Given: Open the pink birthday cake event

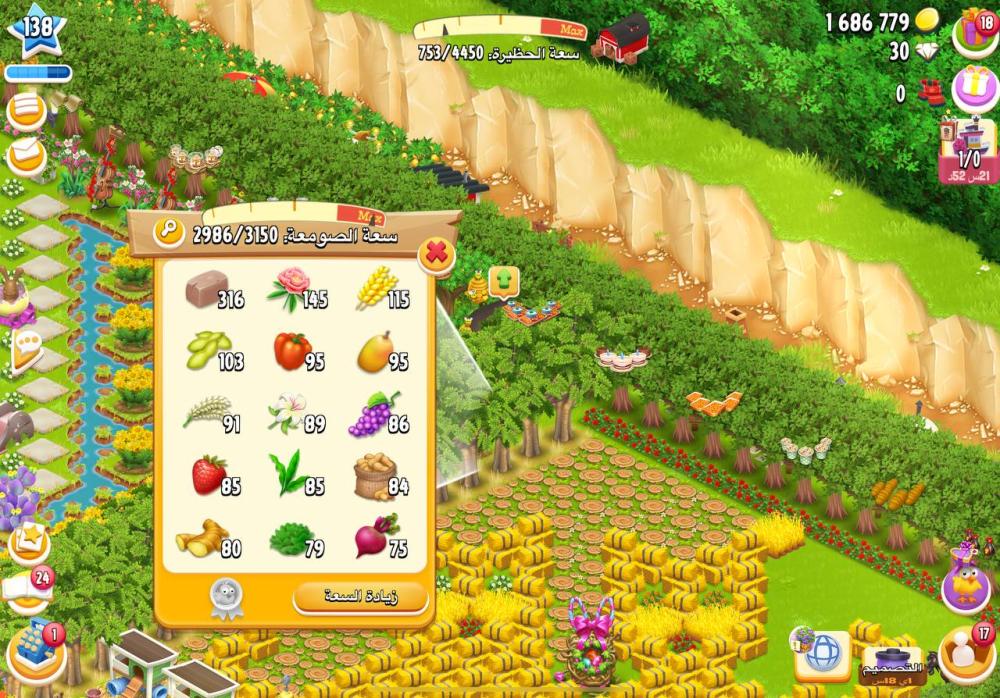Looking at the screenshot, I should (970, 90).
